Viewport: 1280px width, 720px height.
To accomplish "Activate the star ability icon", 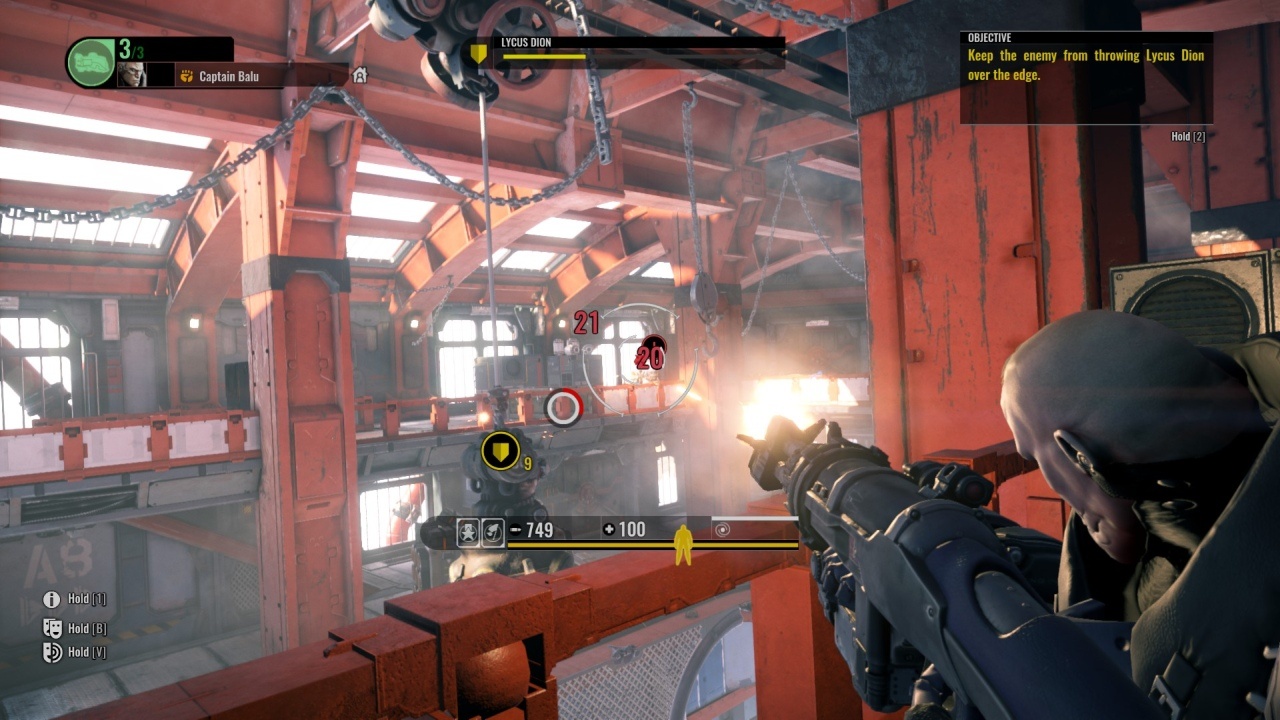I will click(468, 533).
